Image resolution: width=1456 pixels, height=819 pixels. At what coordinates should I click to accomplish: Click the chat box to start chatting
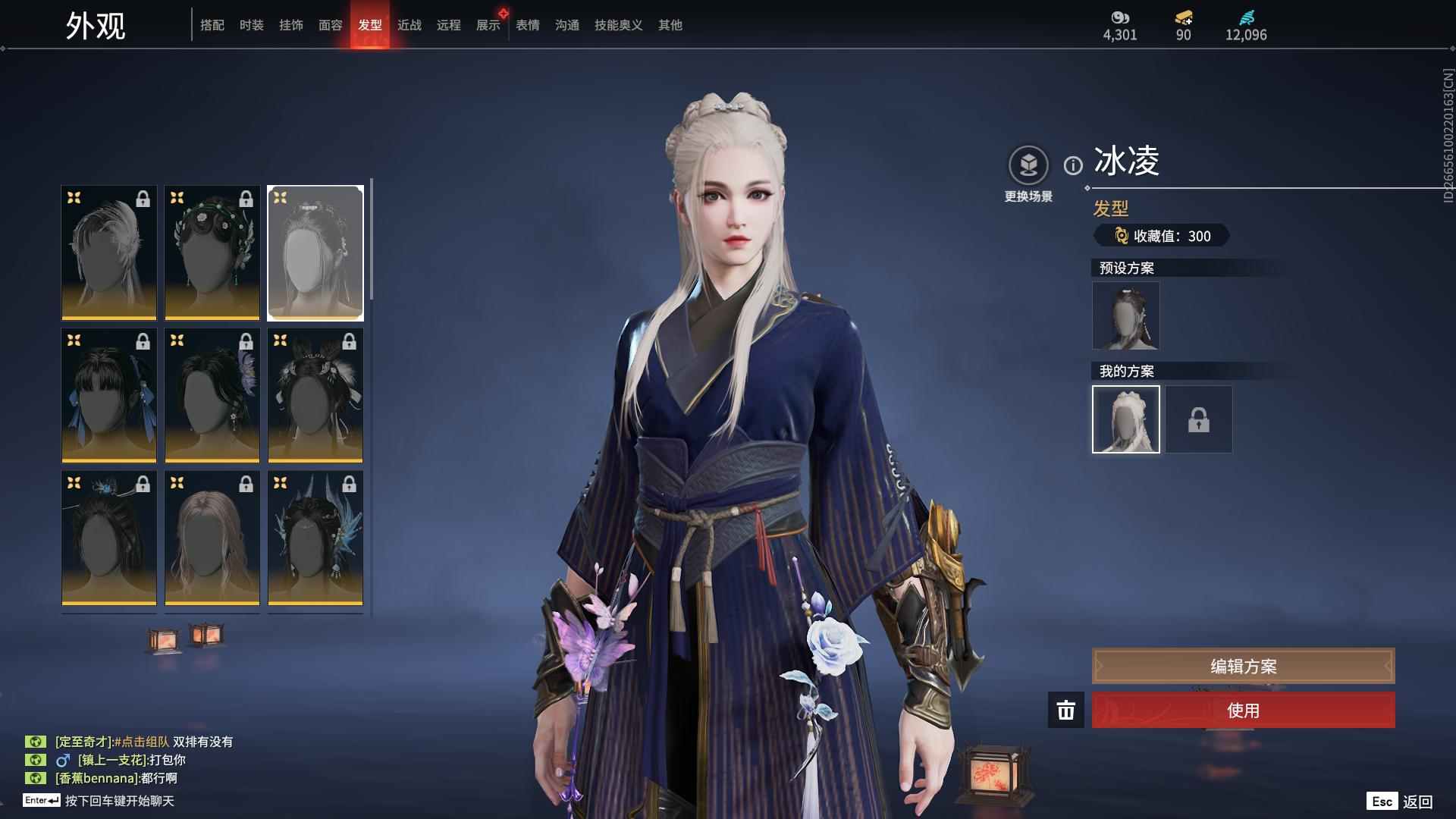pyautogui.click(x=120, y=801)
